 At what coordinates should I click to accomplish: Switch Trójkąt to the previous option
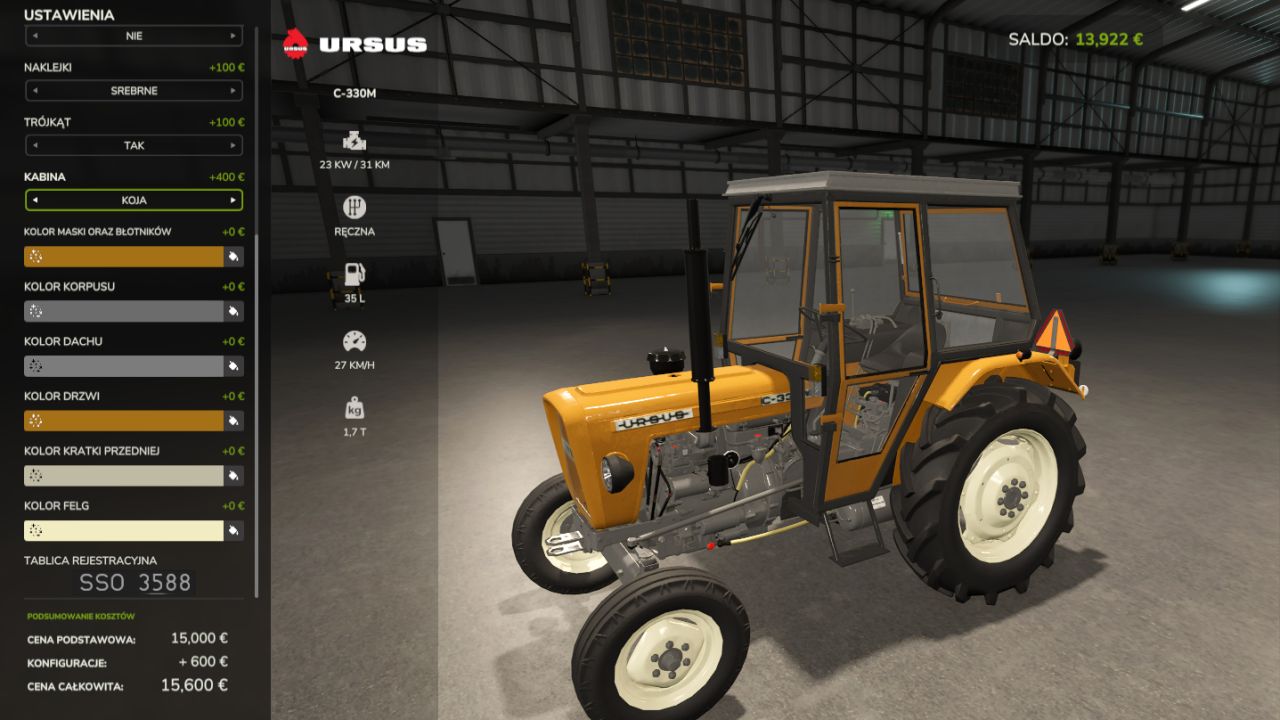pos(35,146)
